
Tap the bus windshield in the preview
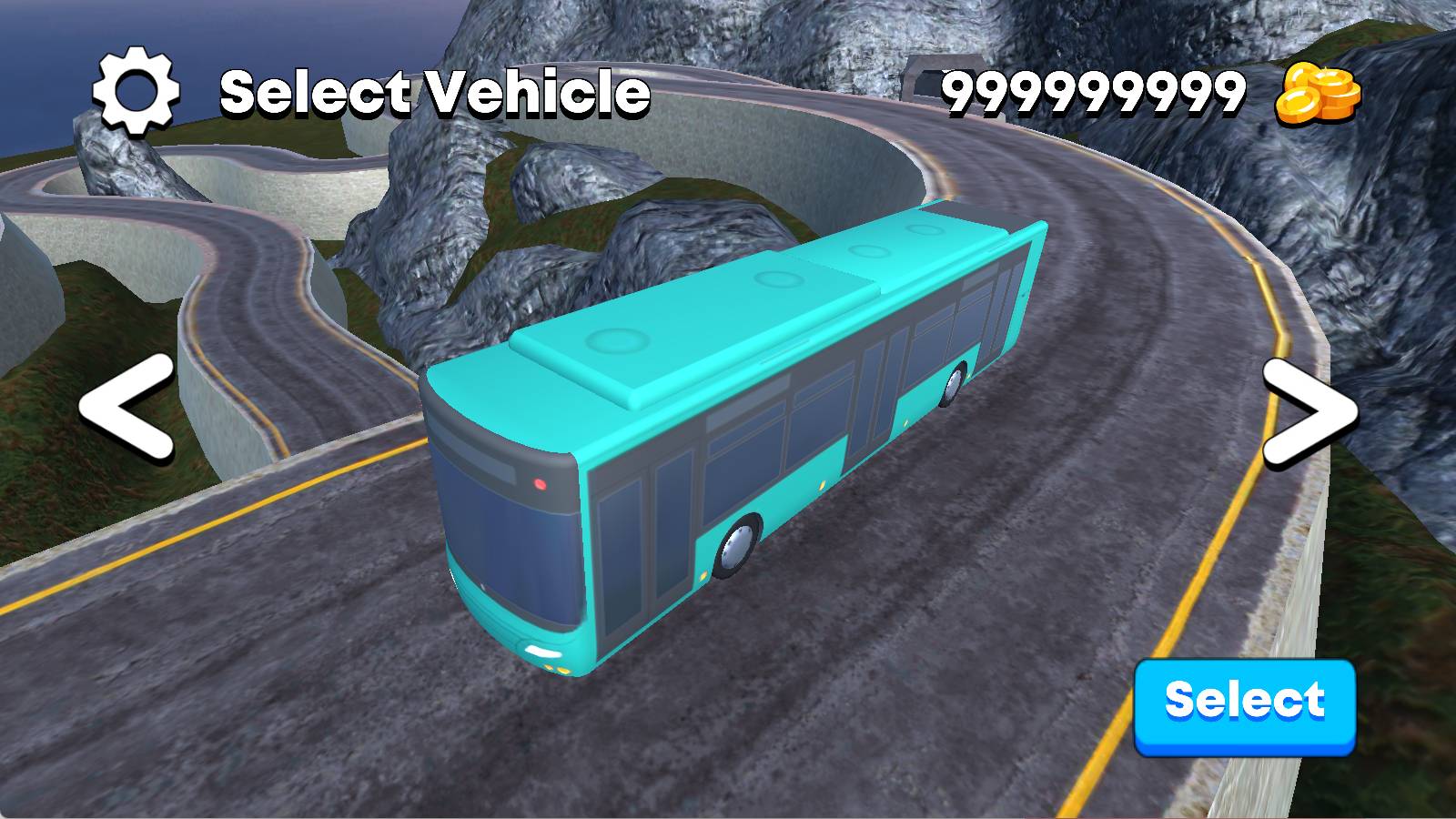(510, 537)
